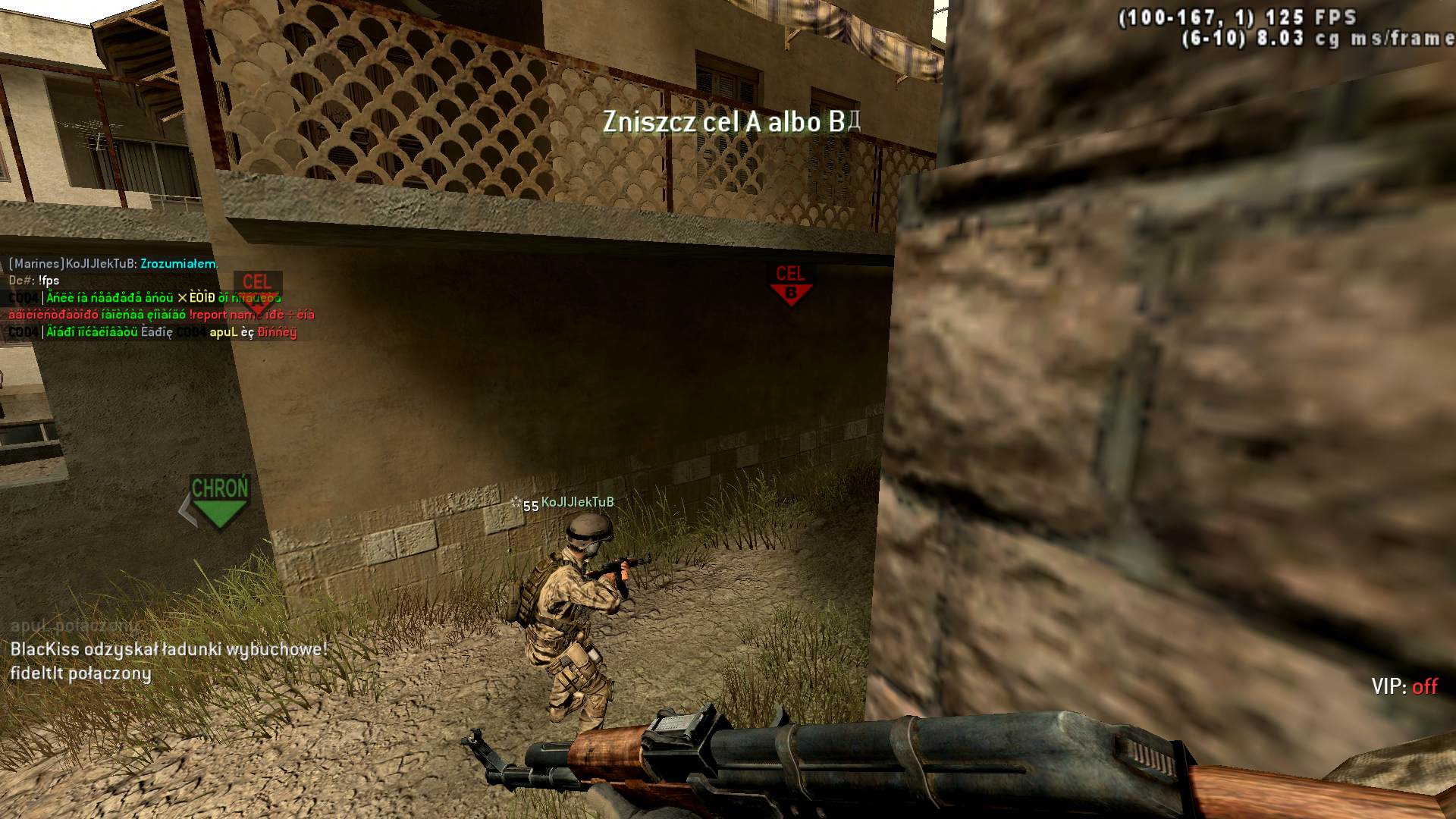Toggle the VIP off indicator
The height and width of the screenshot is (819, 1456).
[x=1404, y=686]
